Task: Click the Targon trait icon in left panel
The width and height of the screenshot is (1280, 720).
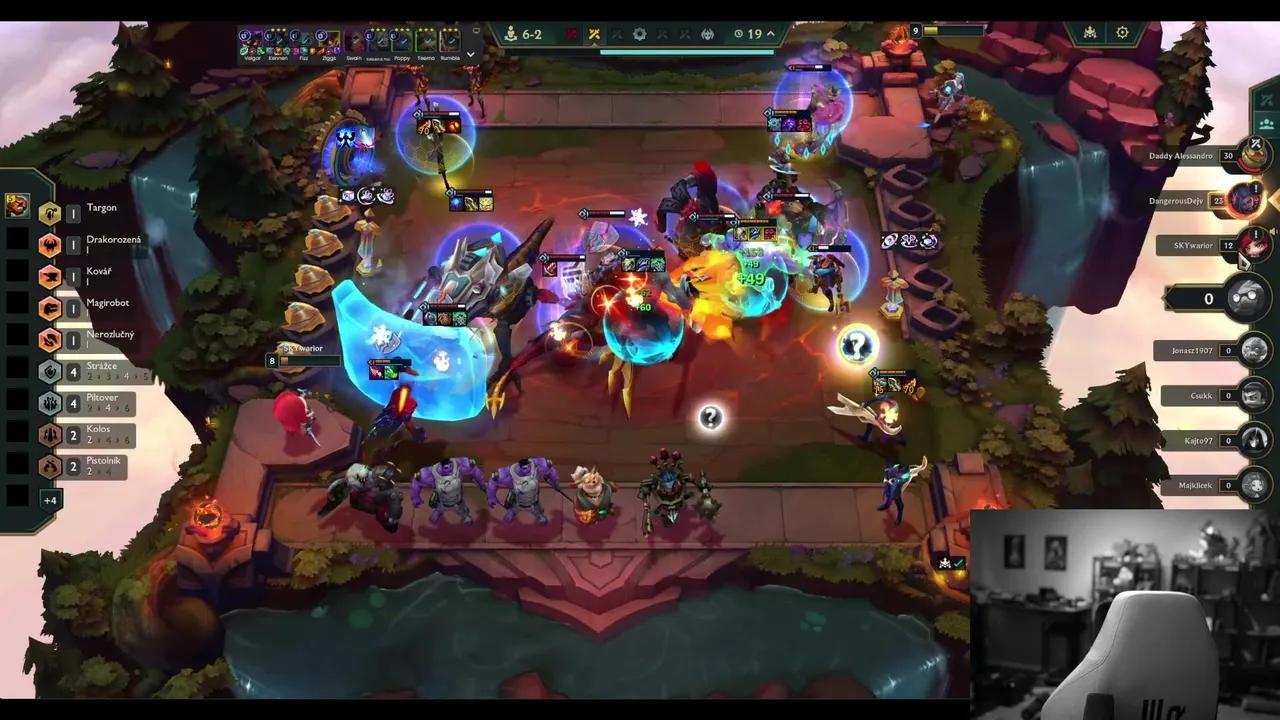Action: click(51, 212)
